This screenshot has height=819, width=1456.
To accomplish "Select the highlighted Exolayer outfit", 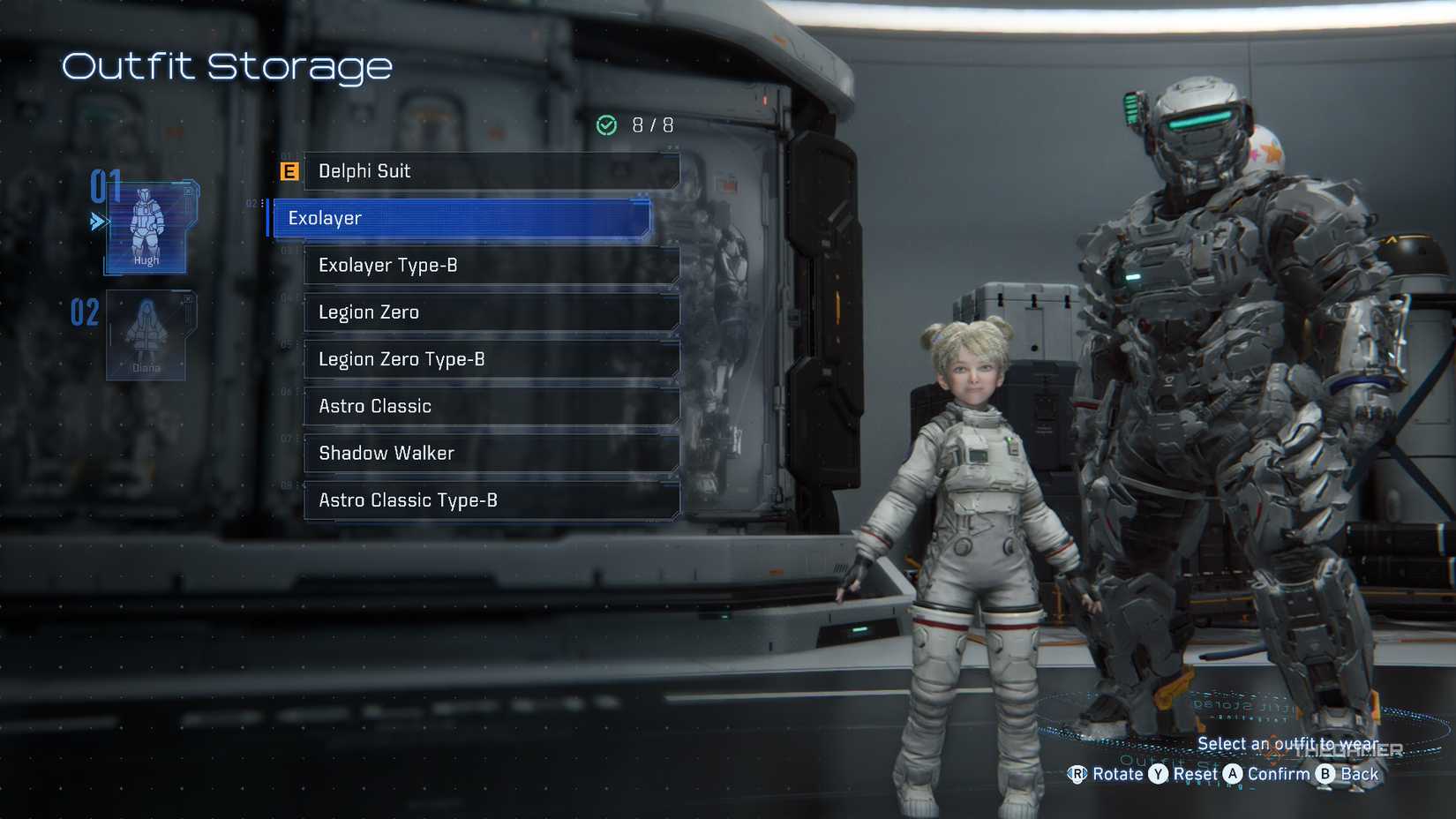I will click(x=459, y=218).
